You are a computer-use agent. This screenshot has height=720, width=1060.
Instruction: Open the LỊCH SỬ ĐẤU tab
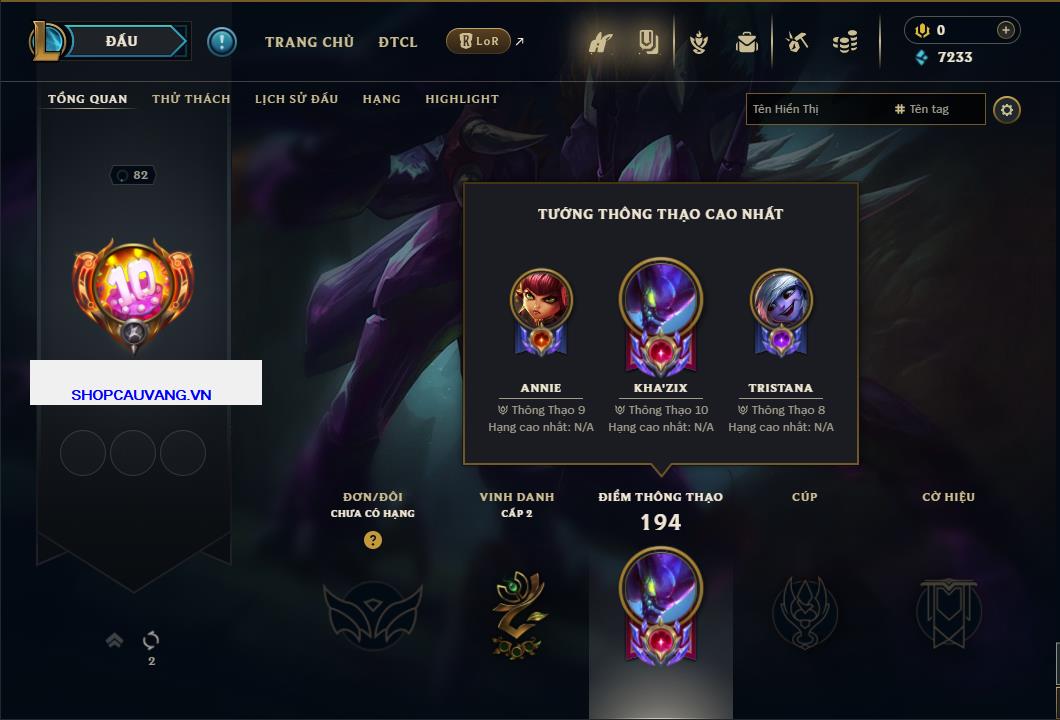tap(296, 99)
